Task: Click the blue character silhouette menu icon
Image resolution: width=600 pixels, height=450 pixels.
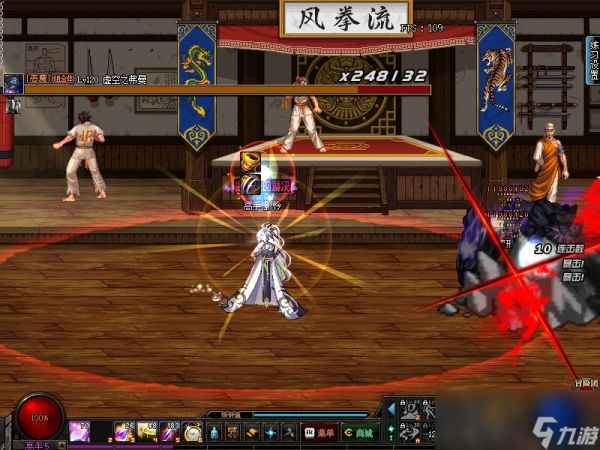Action: 213,432
